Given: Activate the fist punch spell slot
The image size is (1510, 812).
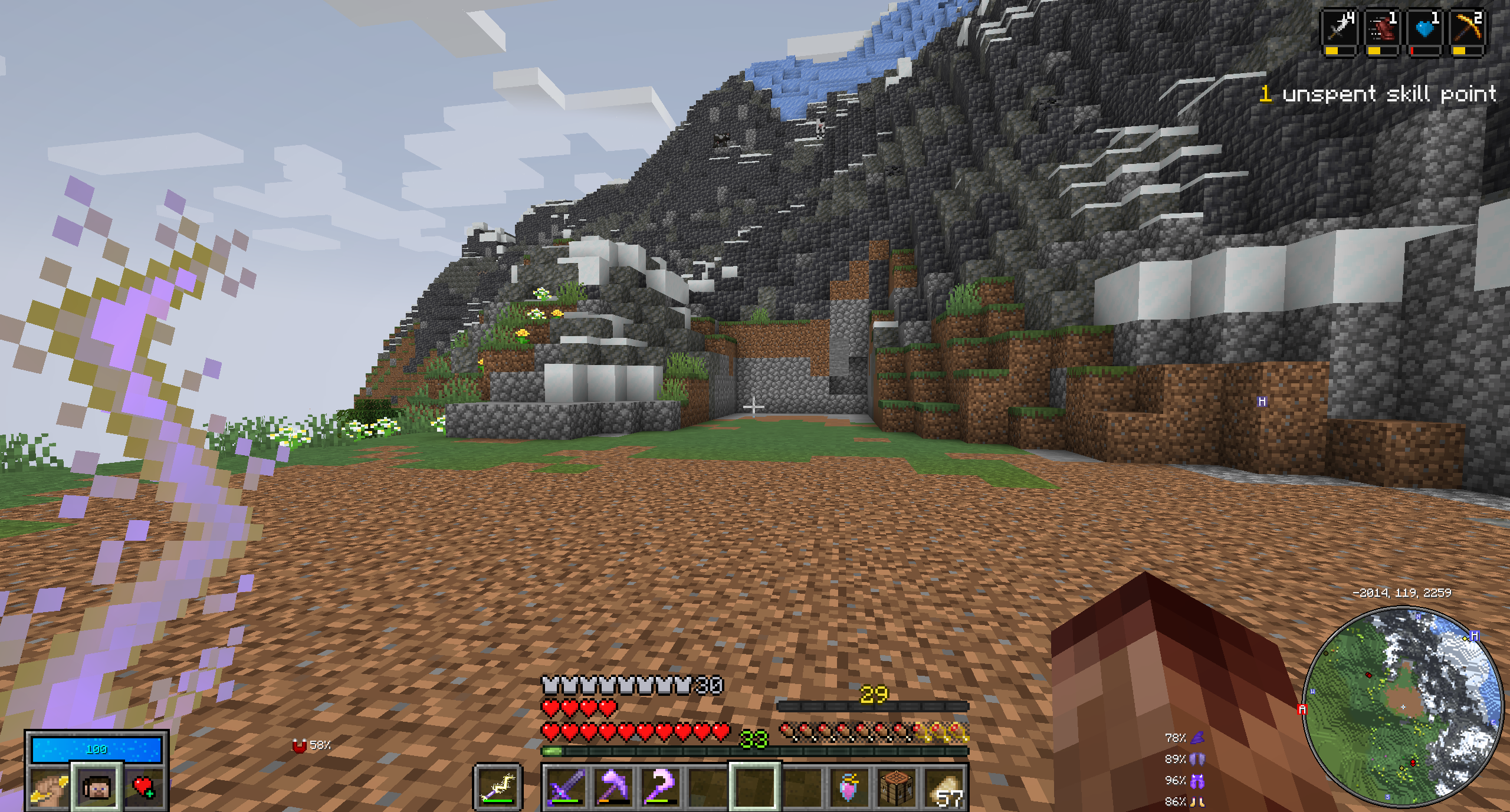Looking at the screenshot, I should [49, 787].
